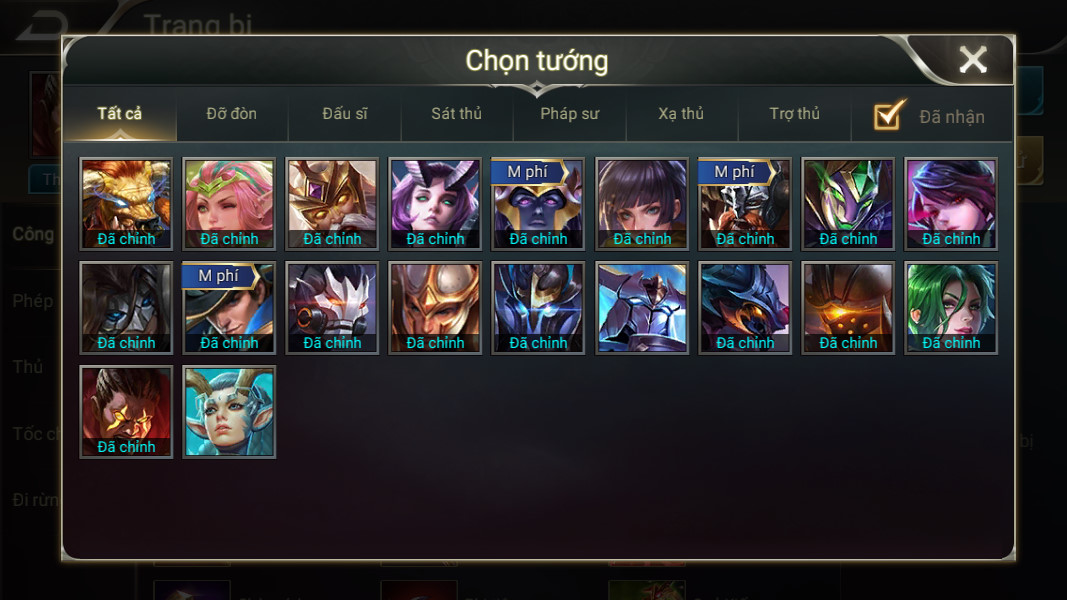The height and width of the screenshot is (600, 1067).
Task: Choose the green-haired woman hero
Action: [x=951, y=307]
